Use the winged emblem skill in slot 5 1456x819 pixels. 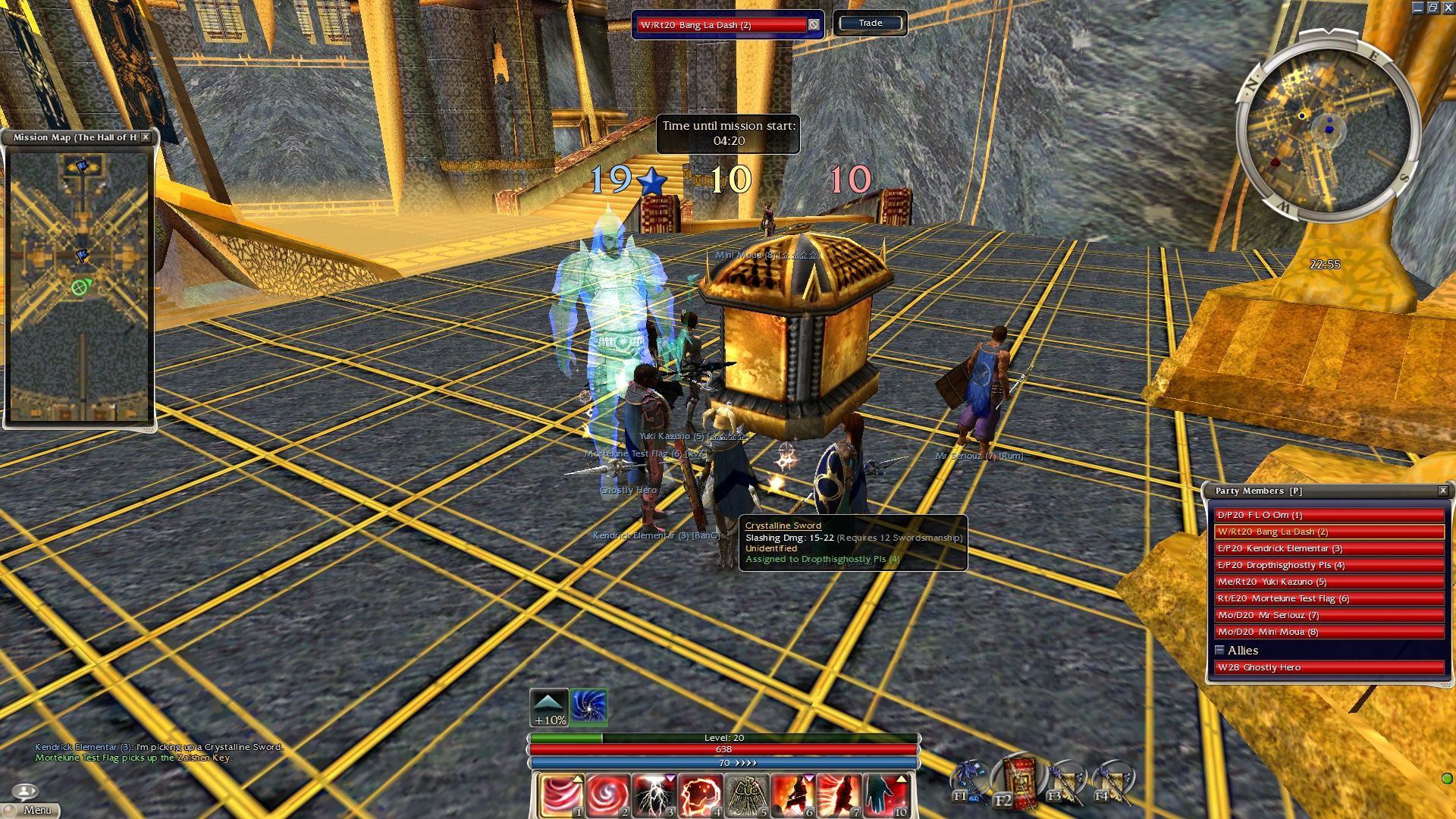(x=746, y=795)
